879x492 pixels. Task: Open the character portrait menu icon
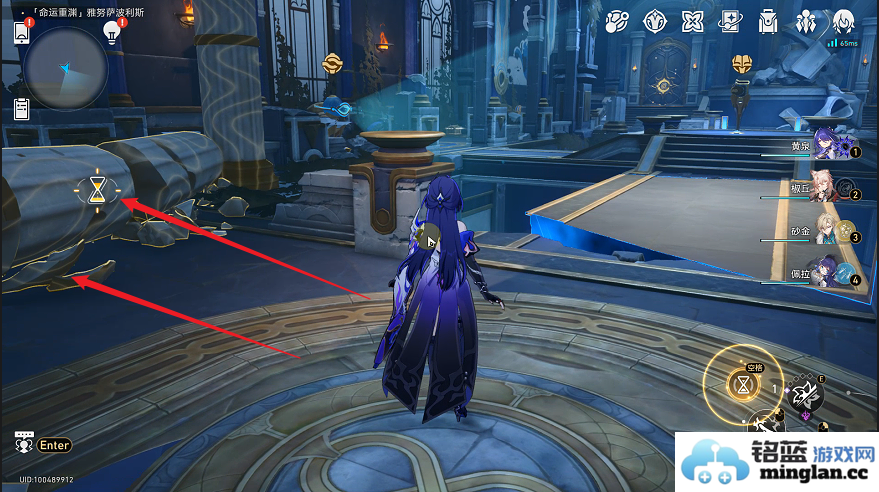[843, 21]
